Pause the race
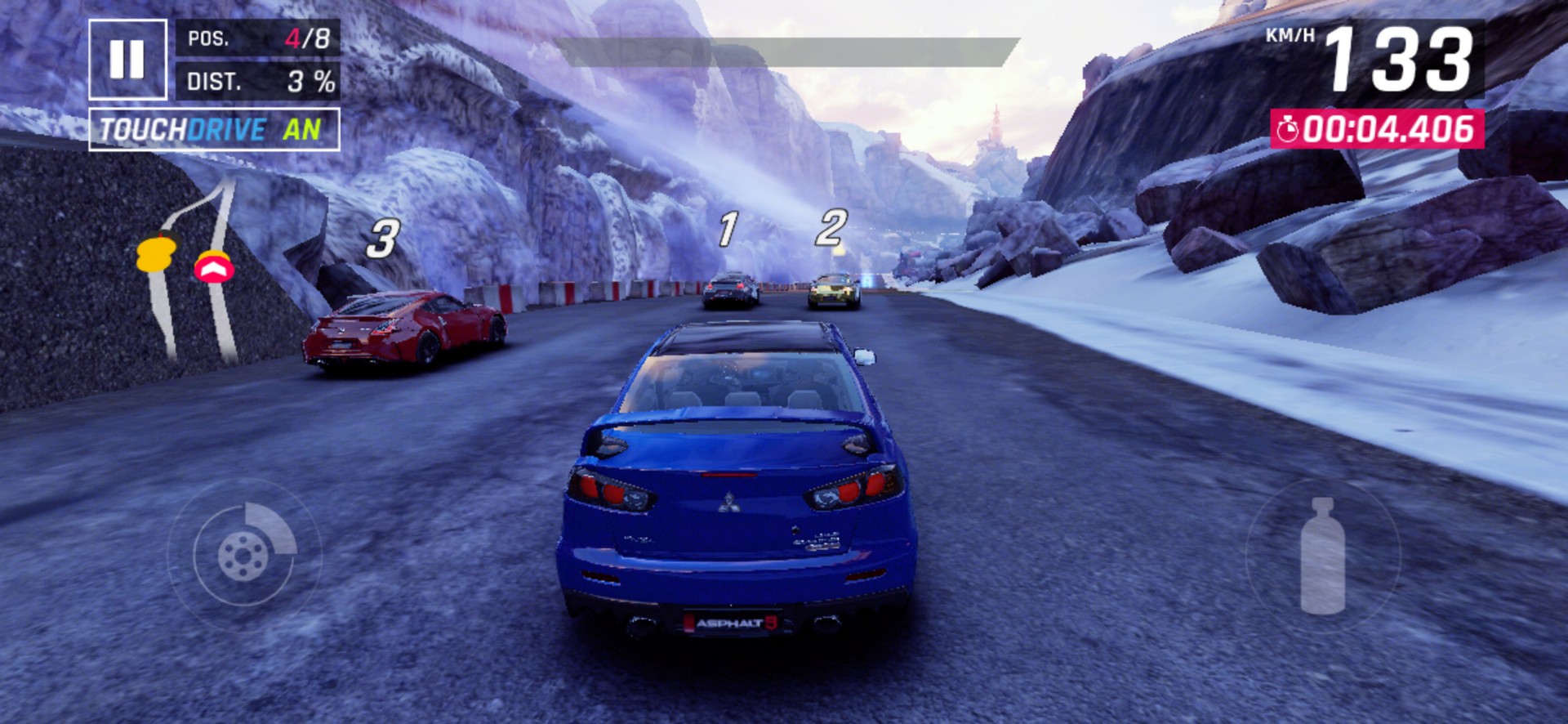 pos(127,59)
